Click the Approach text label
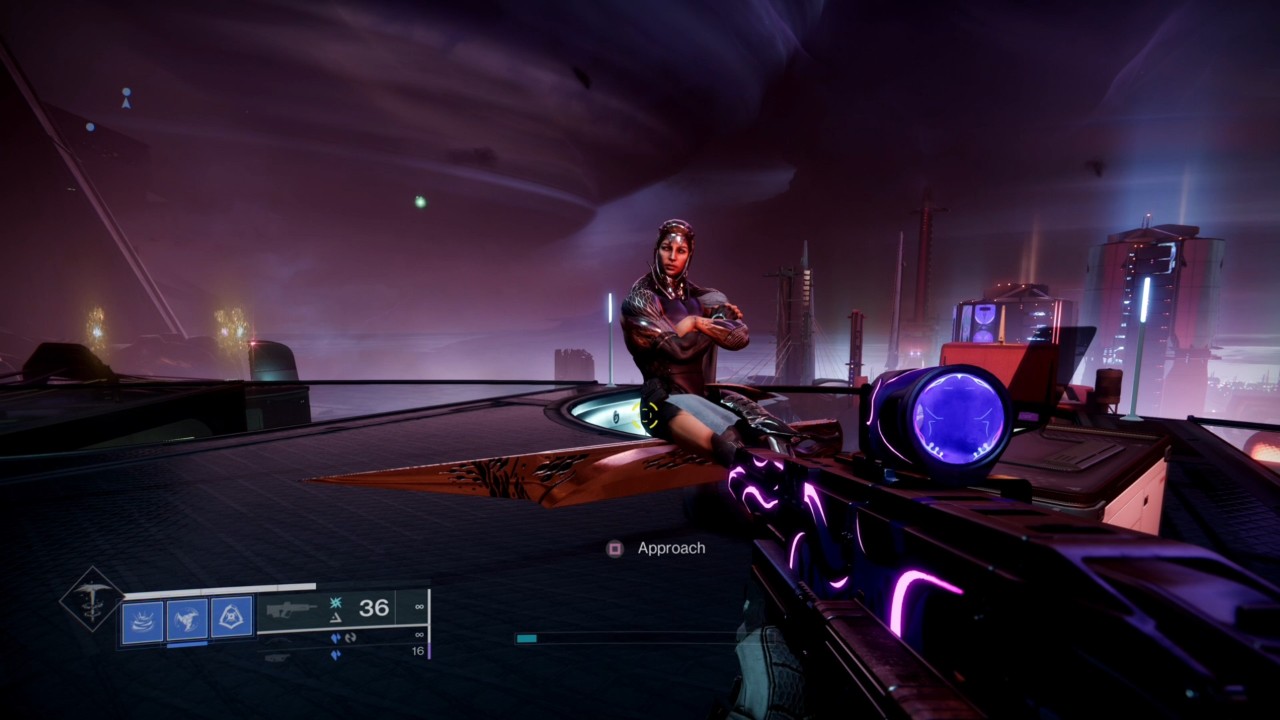1280x720 pixels. point(670,547)
